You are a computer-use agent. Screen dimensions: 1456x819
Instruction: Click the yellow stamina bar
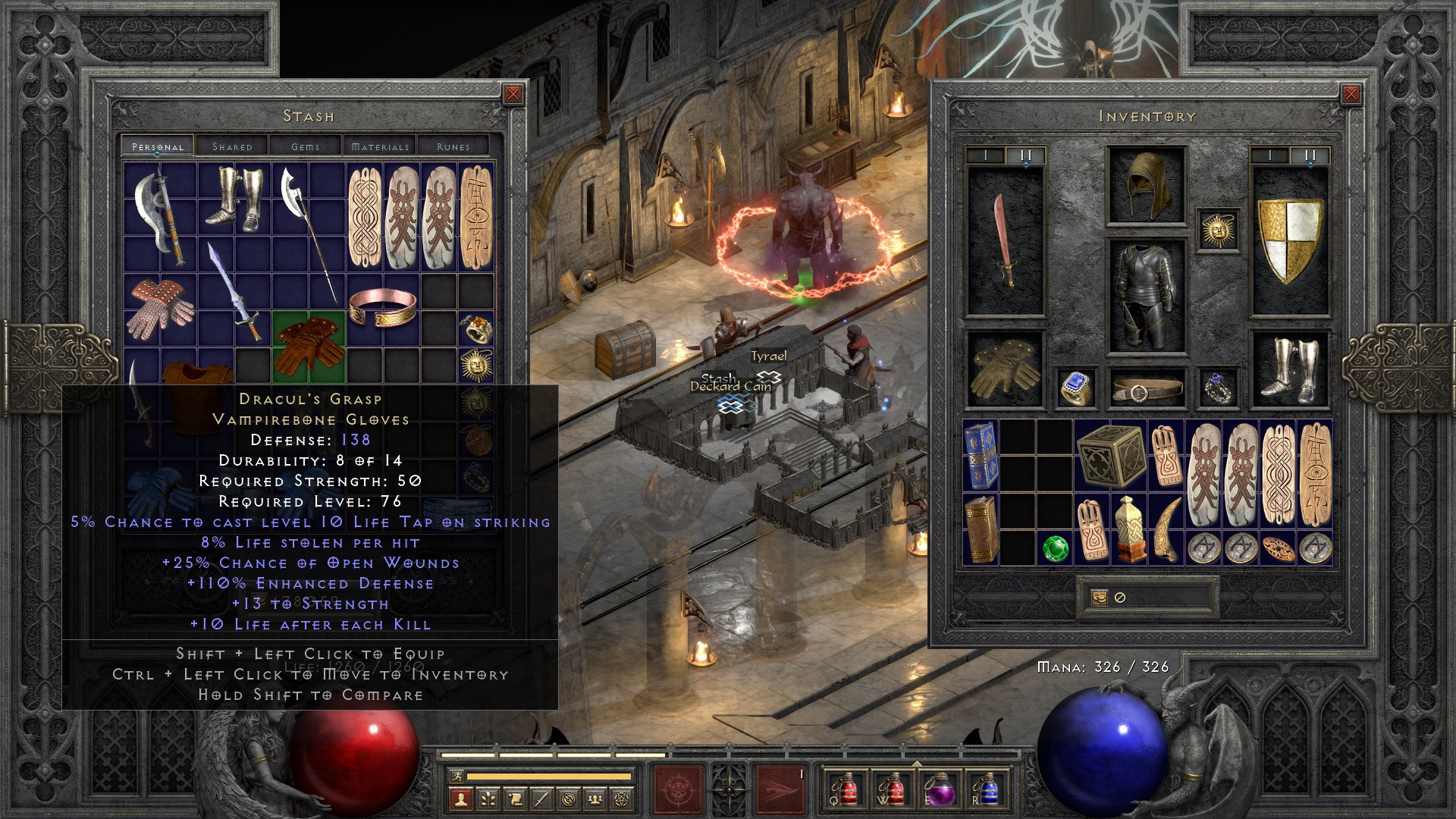(x=546, y=776)
